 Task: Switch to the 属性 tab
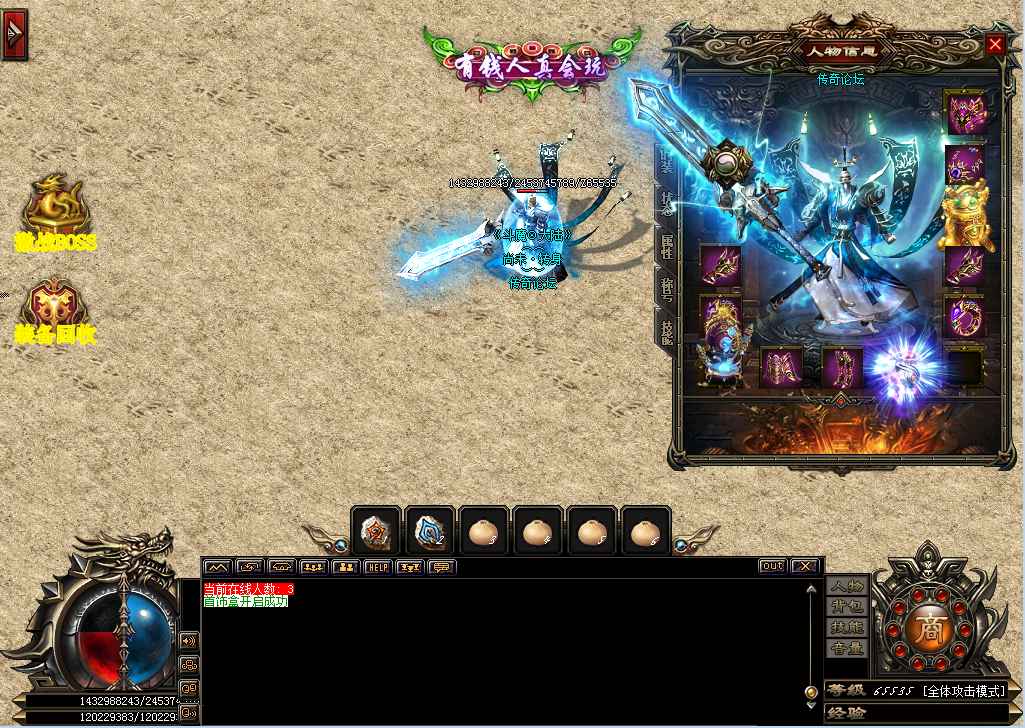click(x=667, y=245)
